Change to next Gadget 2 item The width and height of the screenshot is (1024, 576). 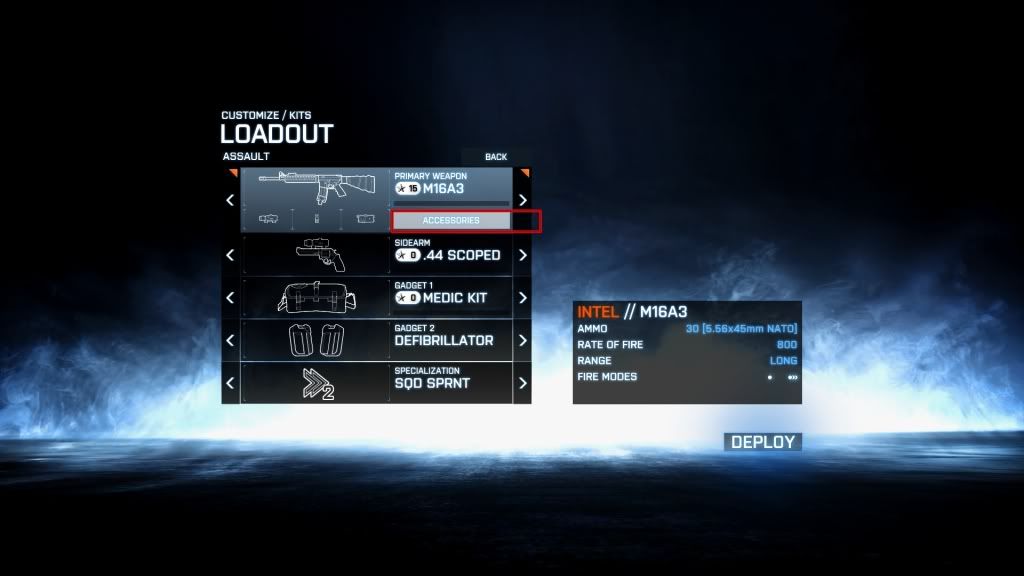[x=522, y=340]
